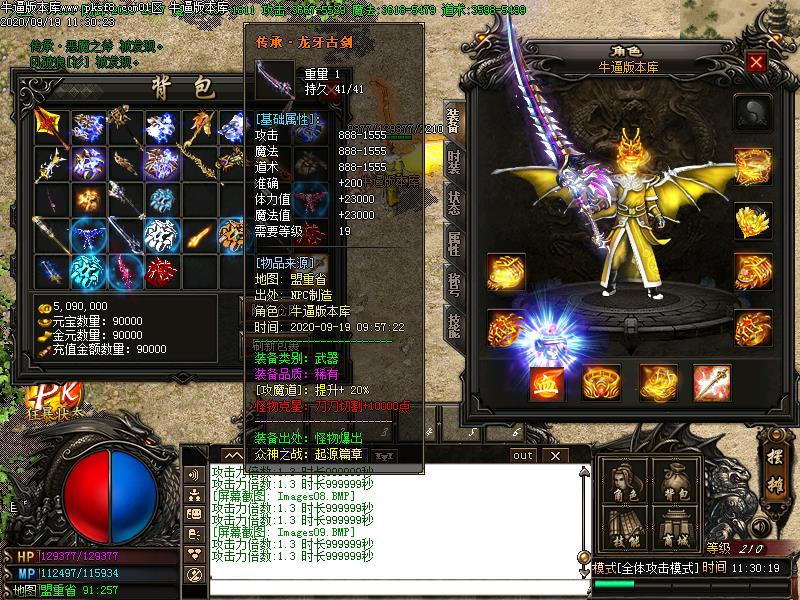
Task: Select the equipped golden helmet slot
Action: [753, 219]
